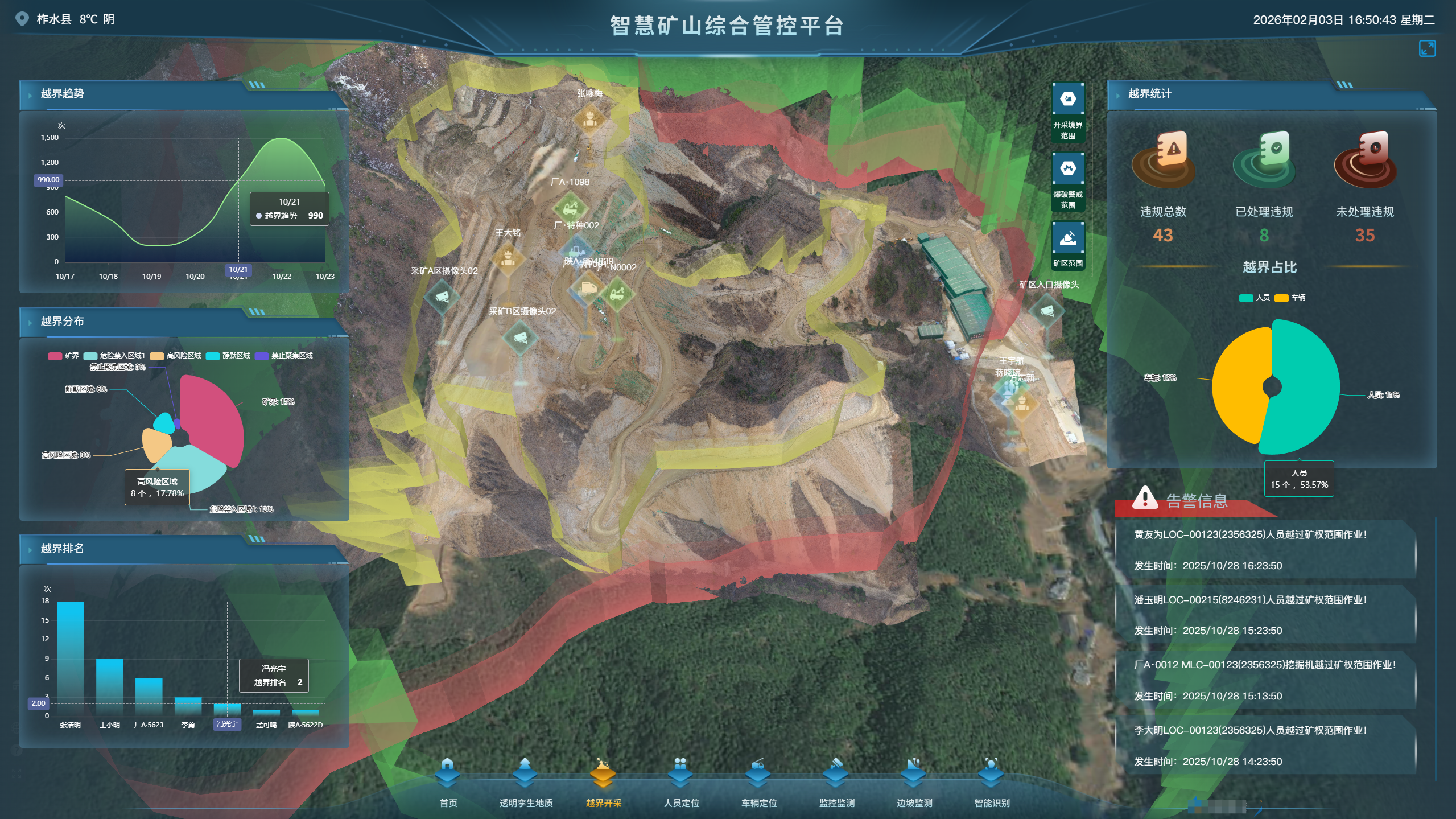Select the 边坡监测 navigation icon
1456x819 pixels.
[913, 774]
